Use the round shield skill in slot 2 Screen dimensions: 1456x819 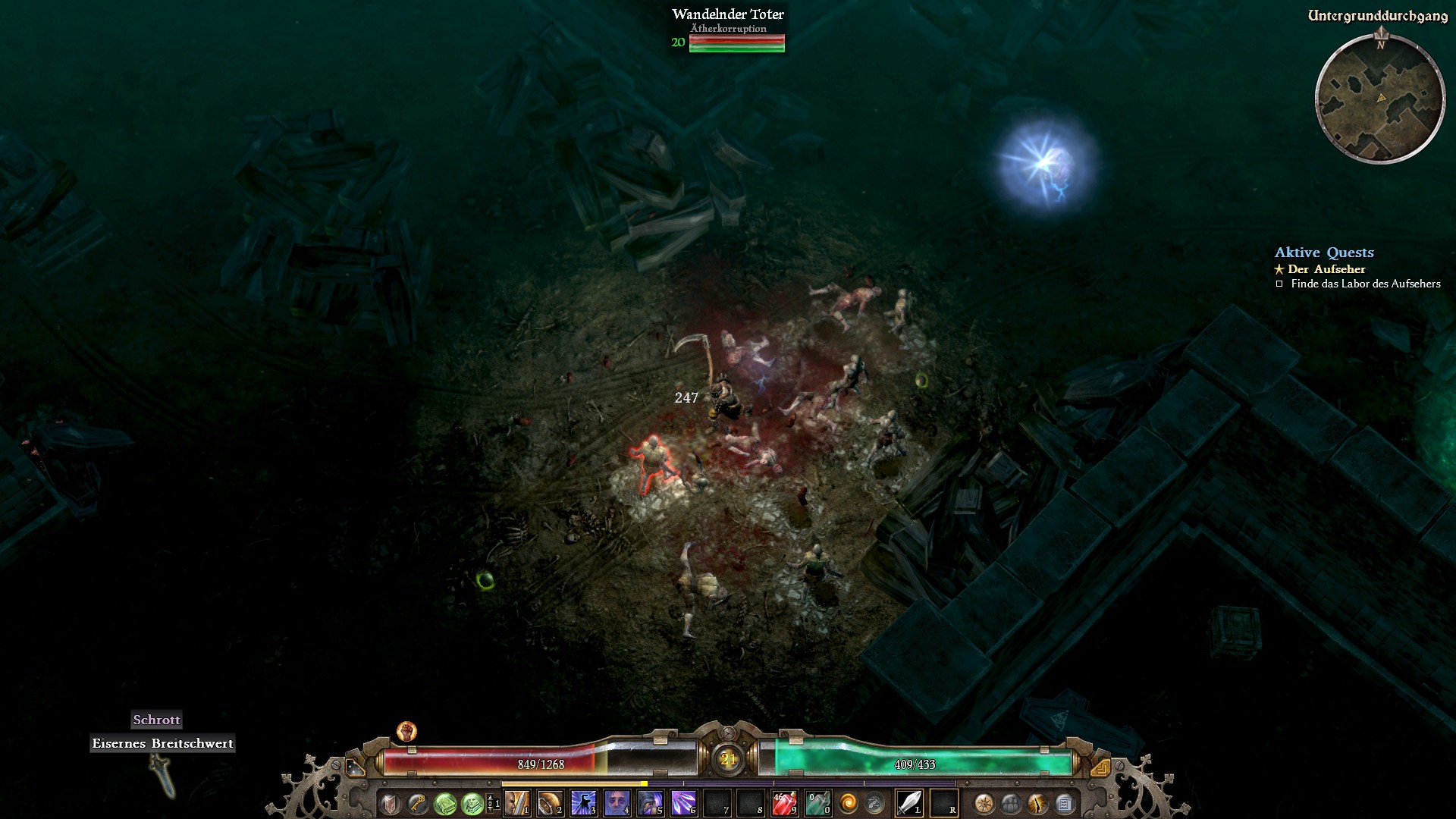point(551,803)
